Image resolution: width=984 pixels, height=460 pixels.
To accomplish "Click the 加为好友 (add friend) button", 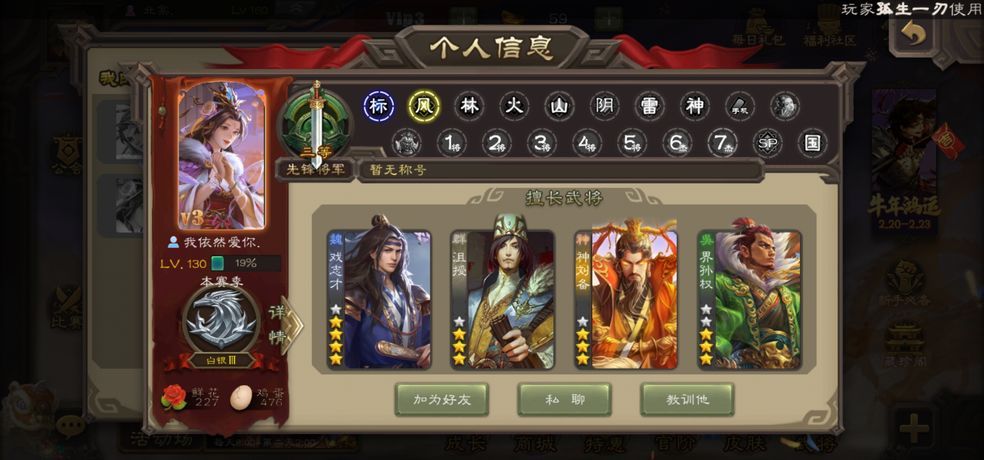I will (x=441, y=399).
